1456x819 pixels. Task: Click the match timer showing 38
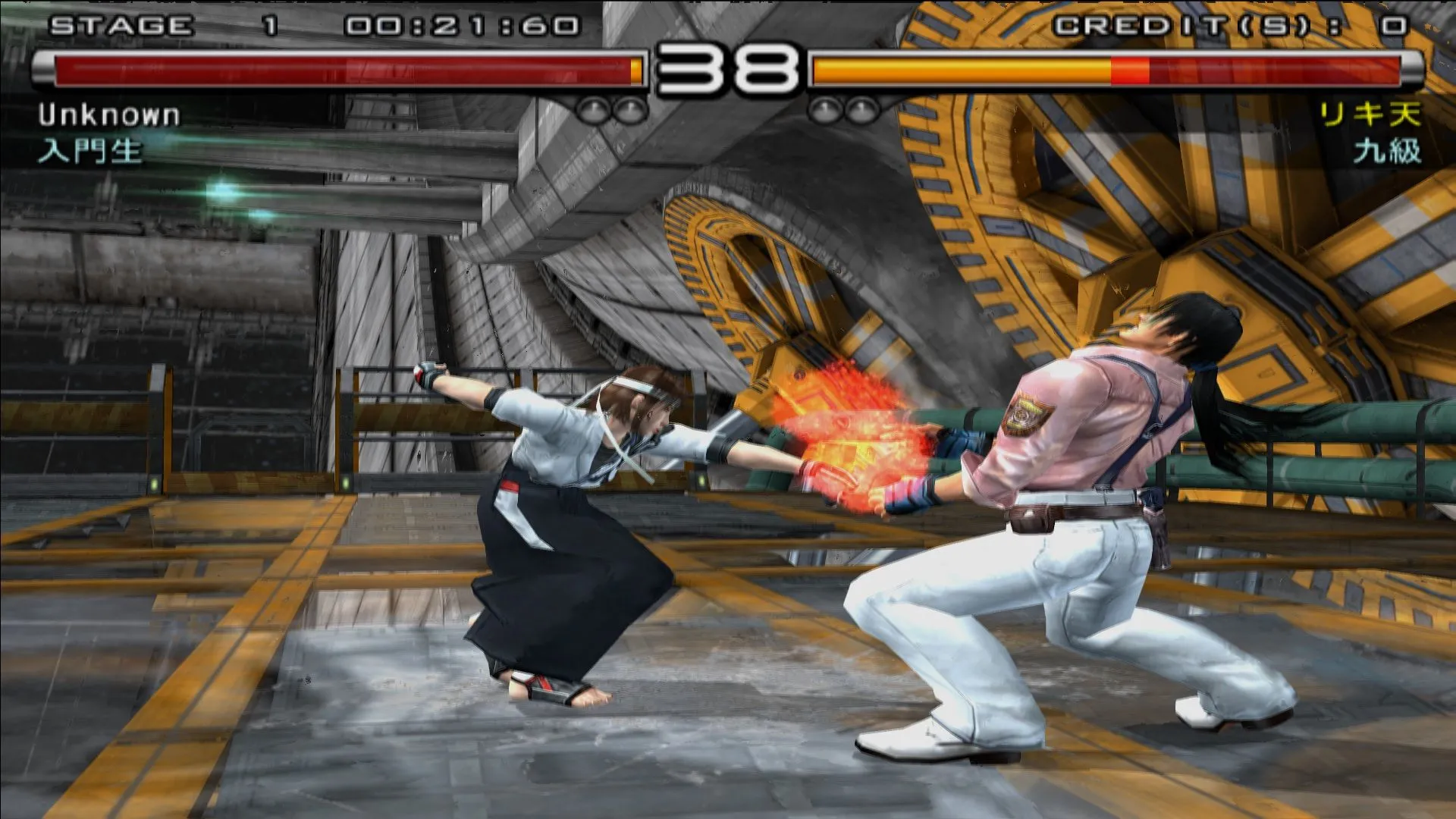(728, 72)
